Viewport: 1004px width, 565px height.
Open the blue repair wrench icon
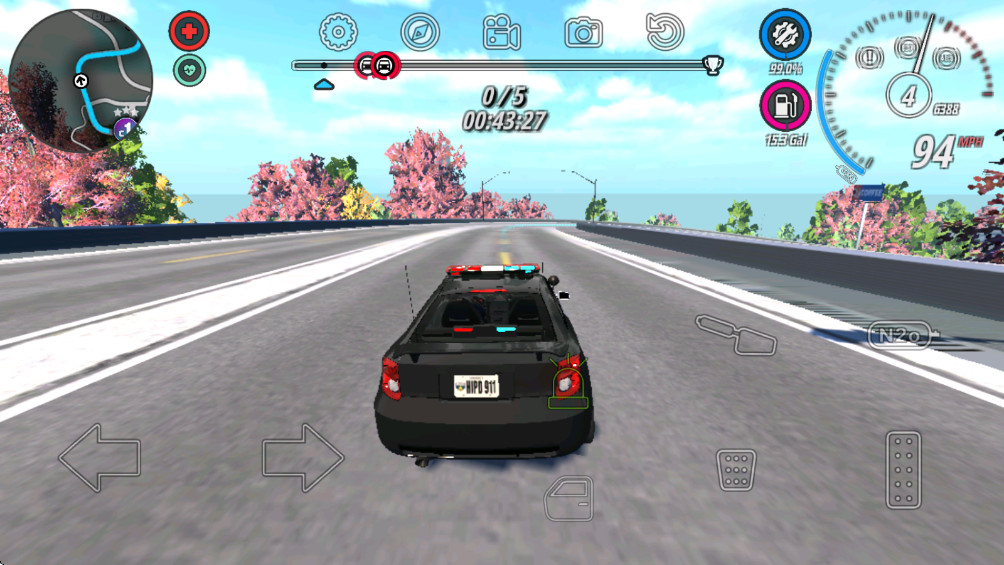[785, 35]
